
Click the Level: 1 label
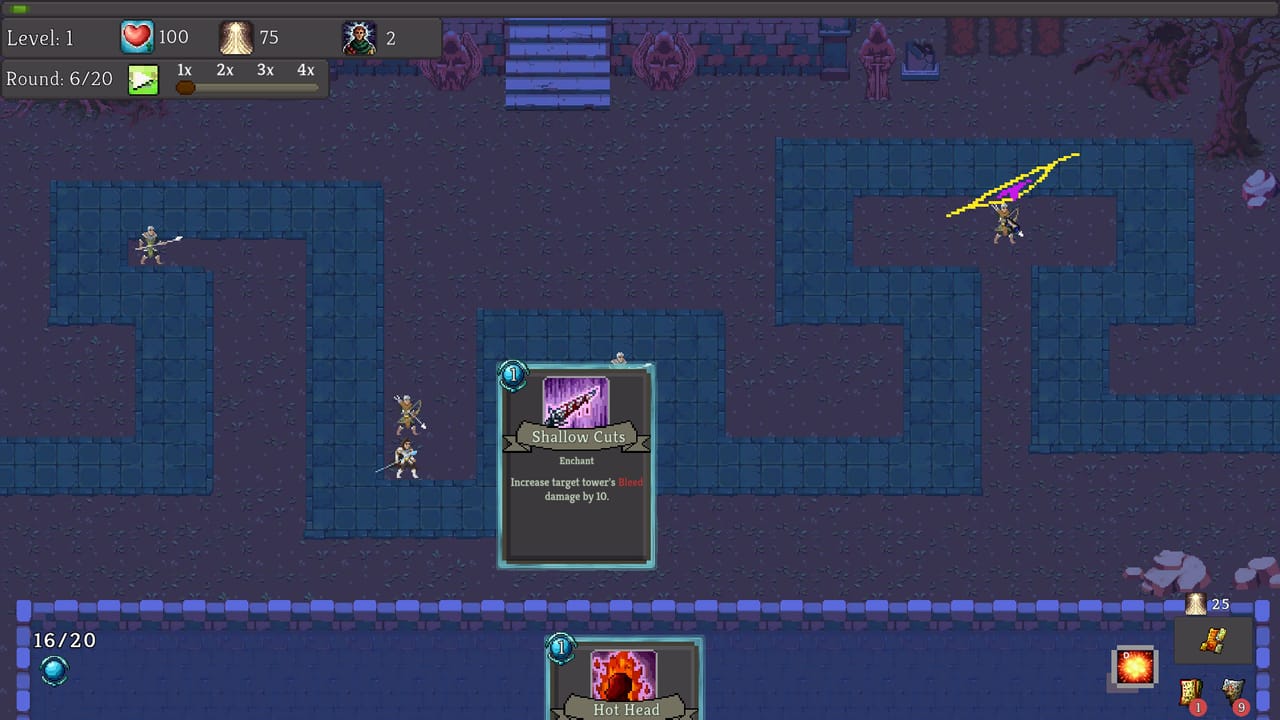[x=40, y=37]
